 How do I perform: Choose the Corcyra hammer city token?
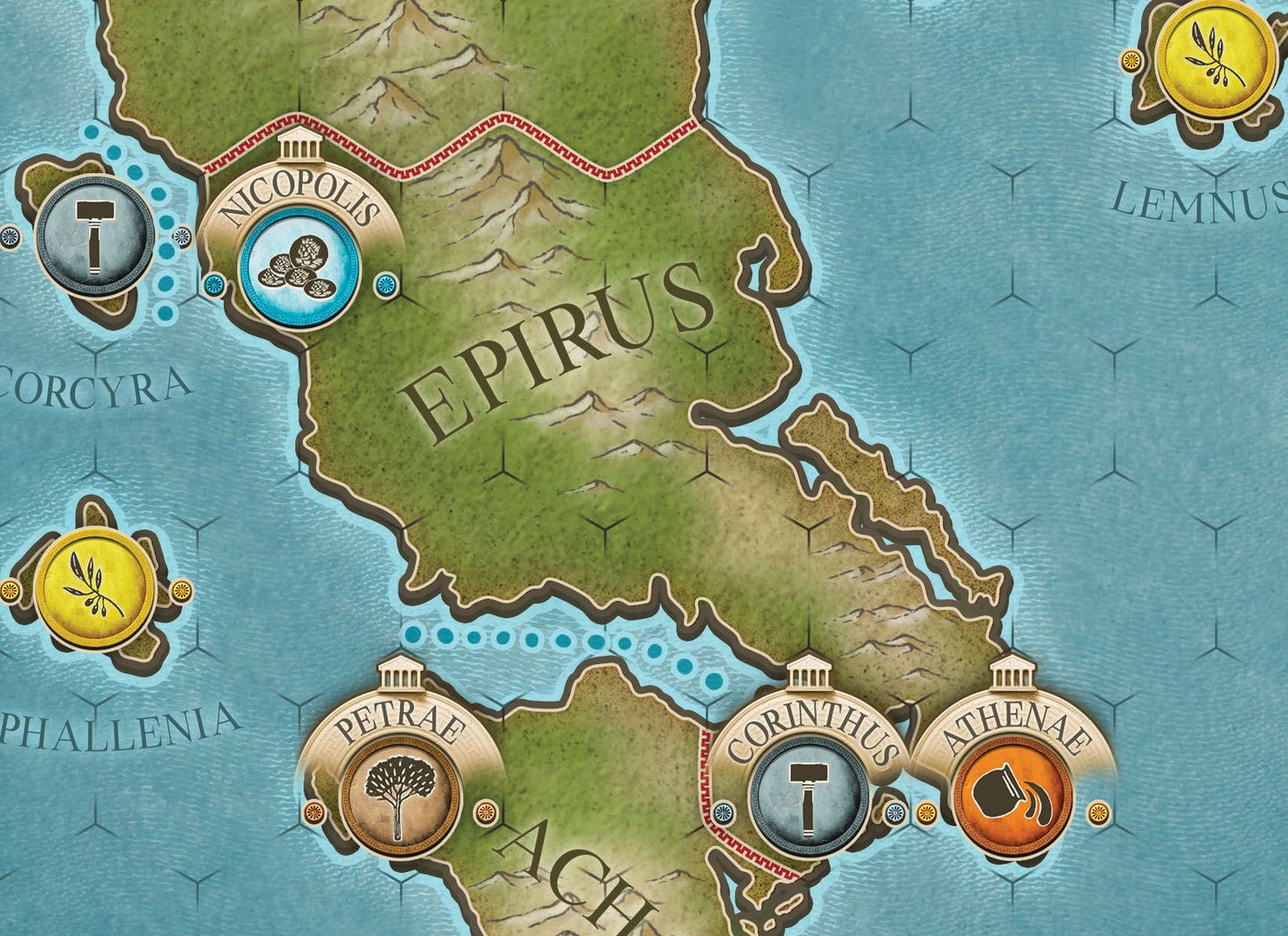tap(94, 236)
